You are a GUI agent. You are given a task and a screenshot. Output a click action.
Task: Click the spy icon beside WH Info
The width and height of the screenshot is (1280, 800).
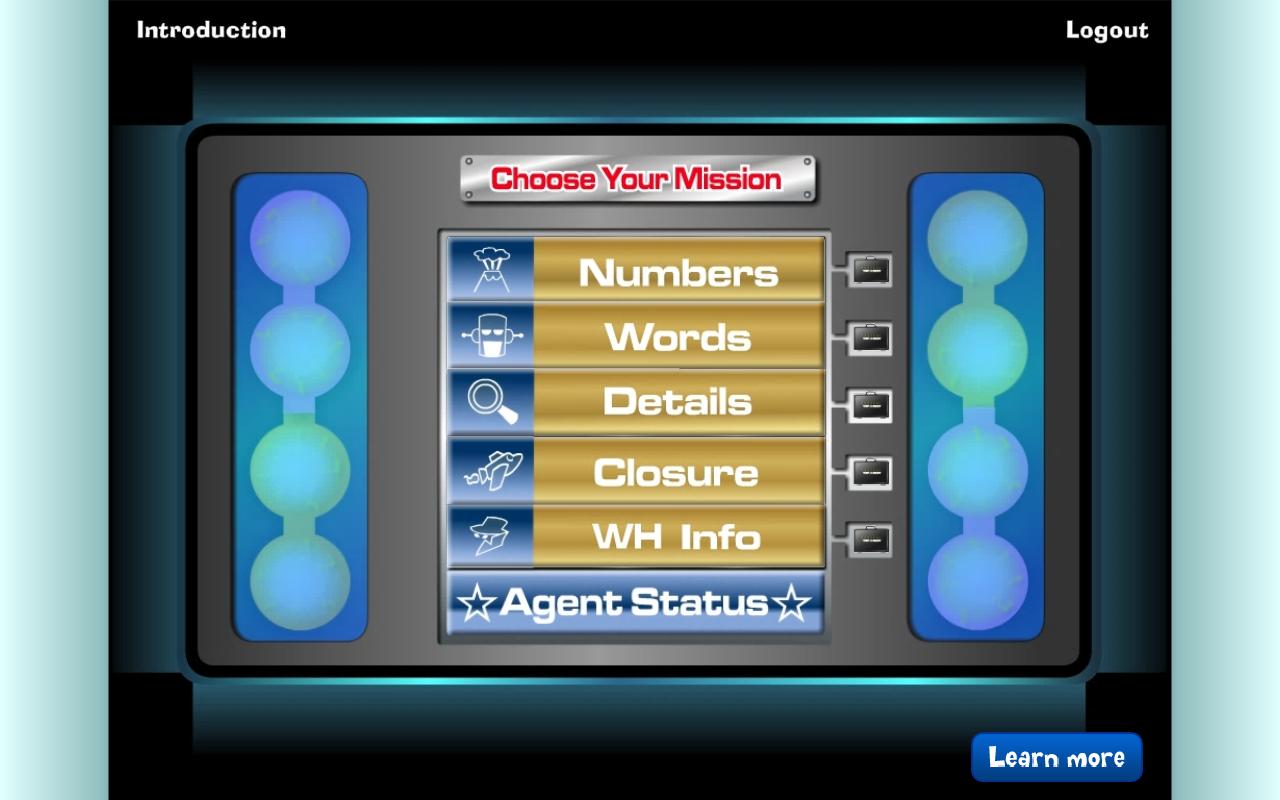(x=491, y=537)
